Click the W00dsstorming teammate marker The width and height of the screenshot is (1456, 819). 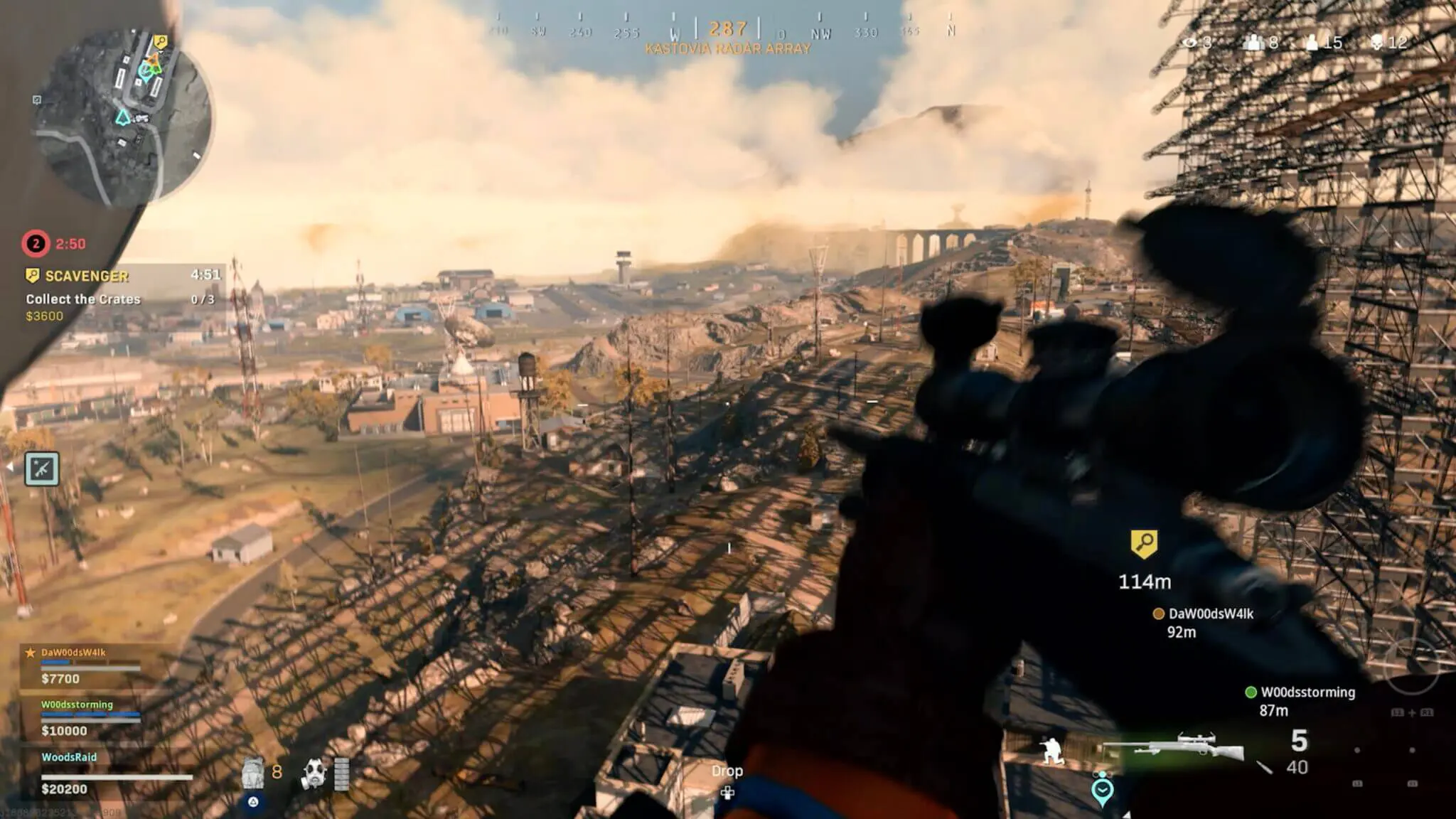(x=1251, y=692)
